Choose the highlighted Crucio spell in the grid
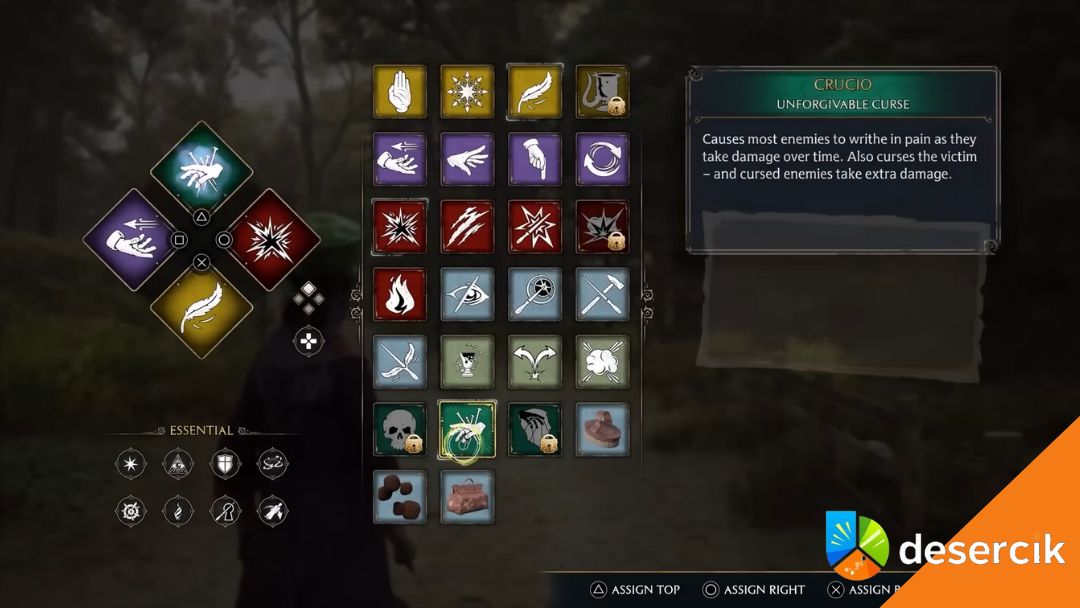 pos(467,429)
